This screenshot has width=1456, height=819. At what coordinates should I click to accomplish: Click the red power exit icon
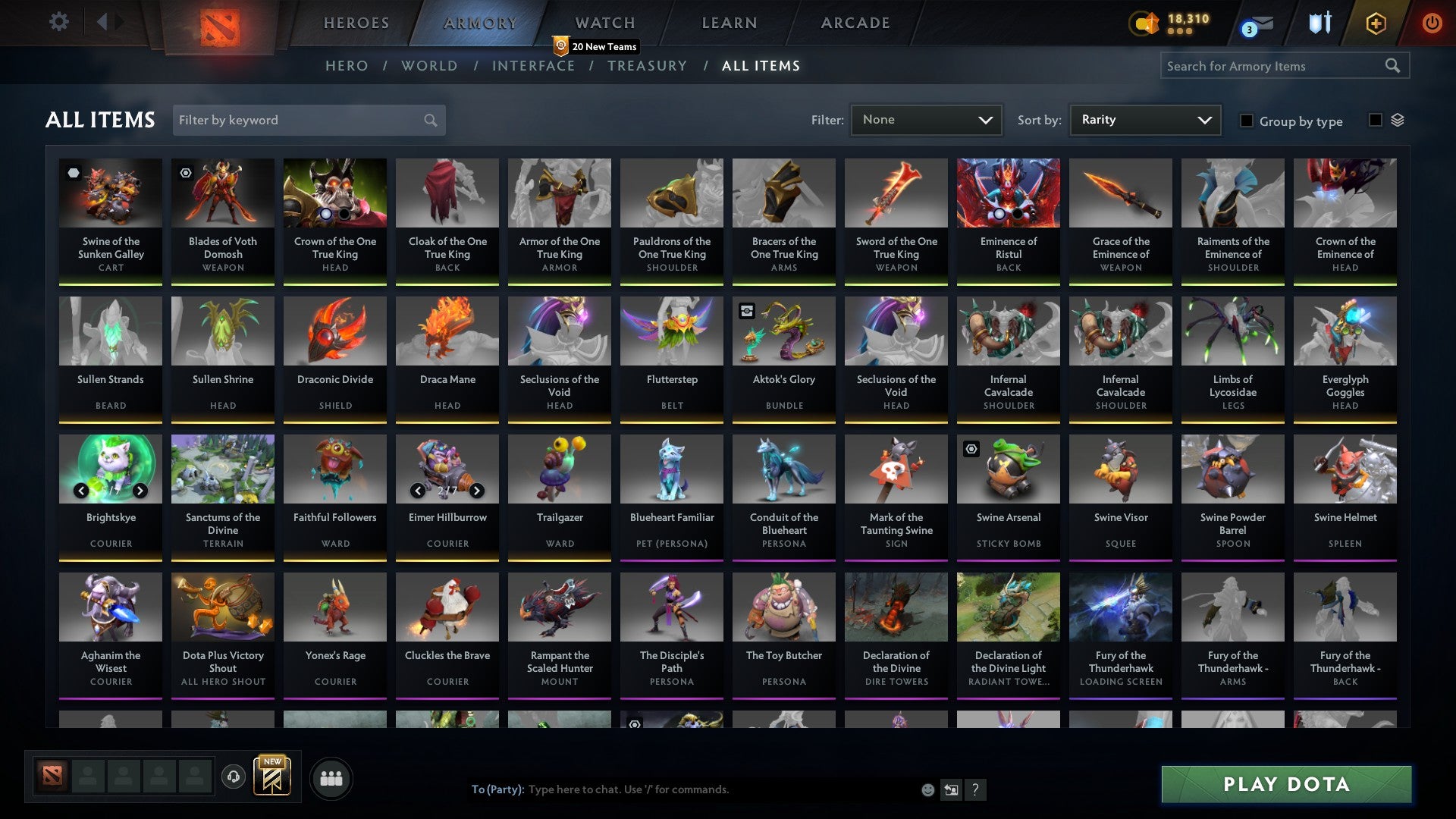tap(1432, 22)
